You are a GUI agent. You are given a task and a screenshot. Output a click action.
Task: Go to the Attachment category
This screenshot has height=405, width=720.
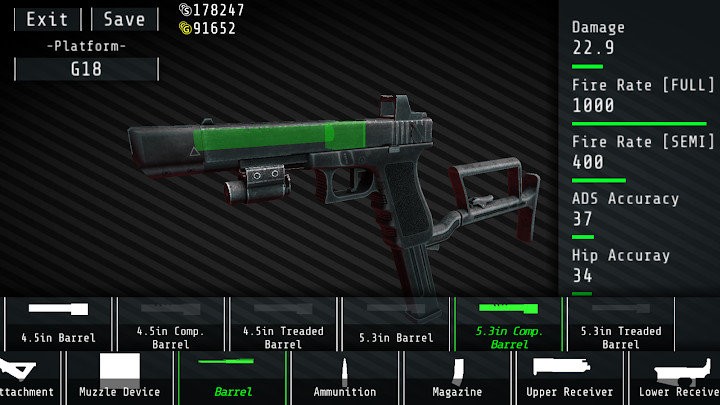(x=28, y=378)
